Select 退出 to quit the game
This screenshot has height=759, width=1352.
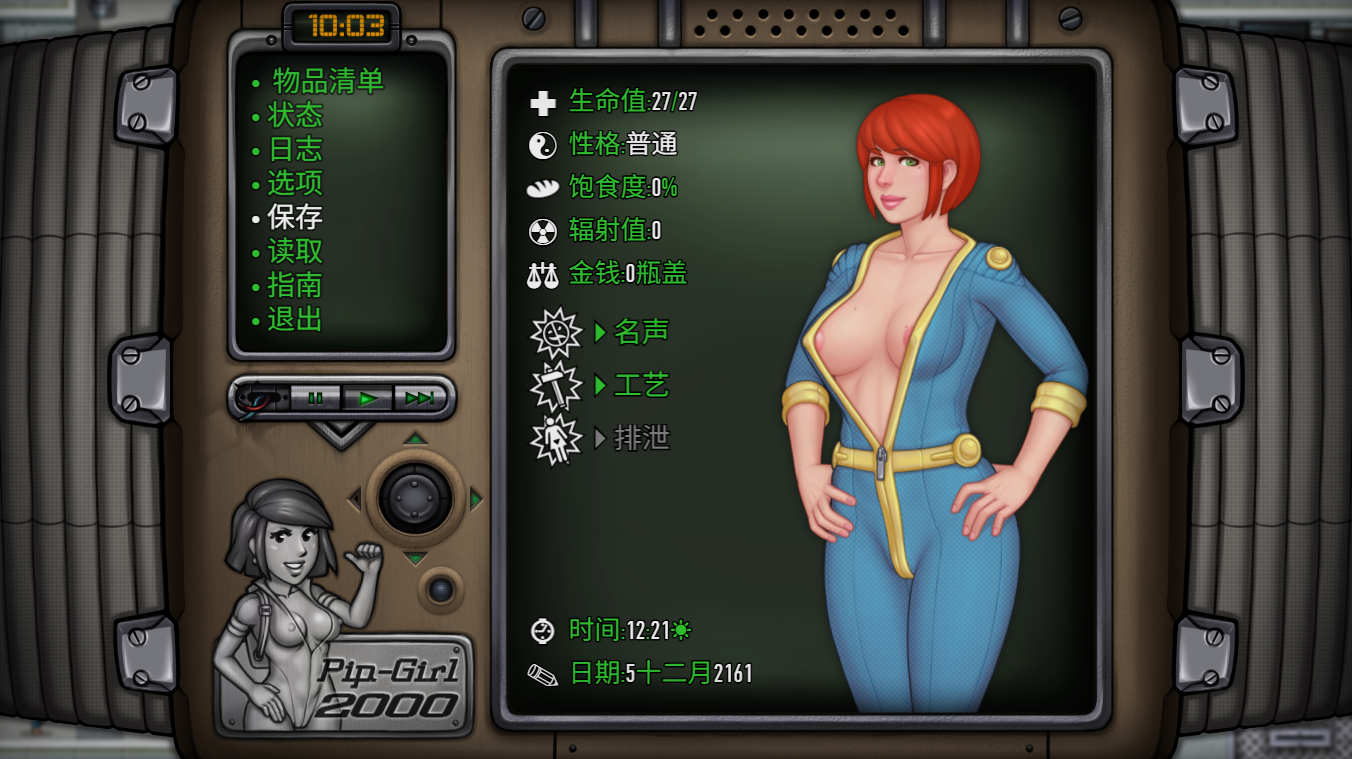(295, 319)
